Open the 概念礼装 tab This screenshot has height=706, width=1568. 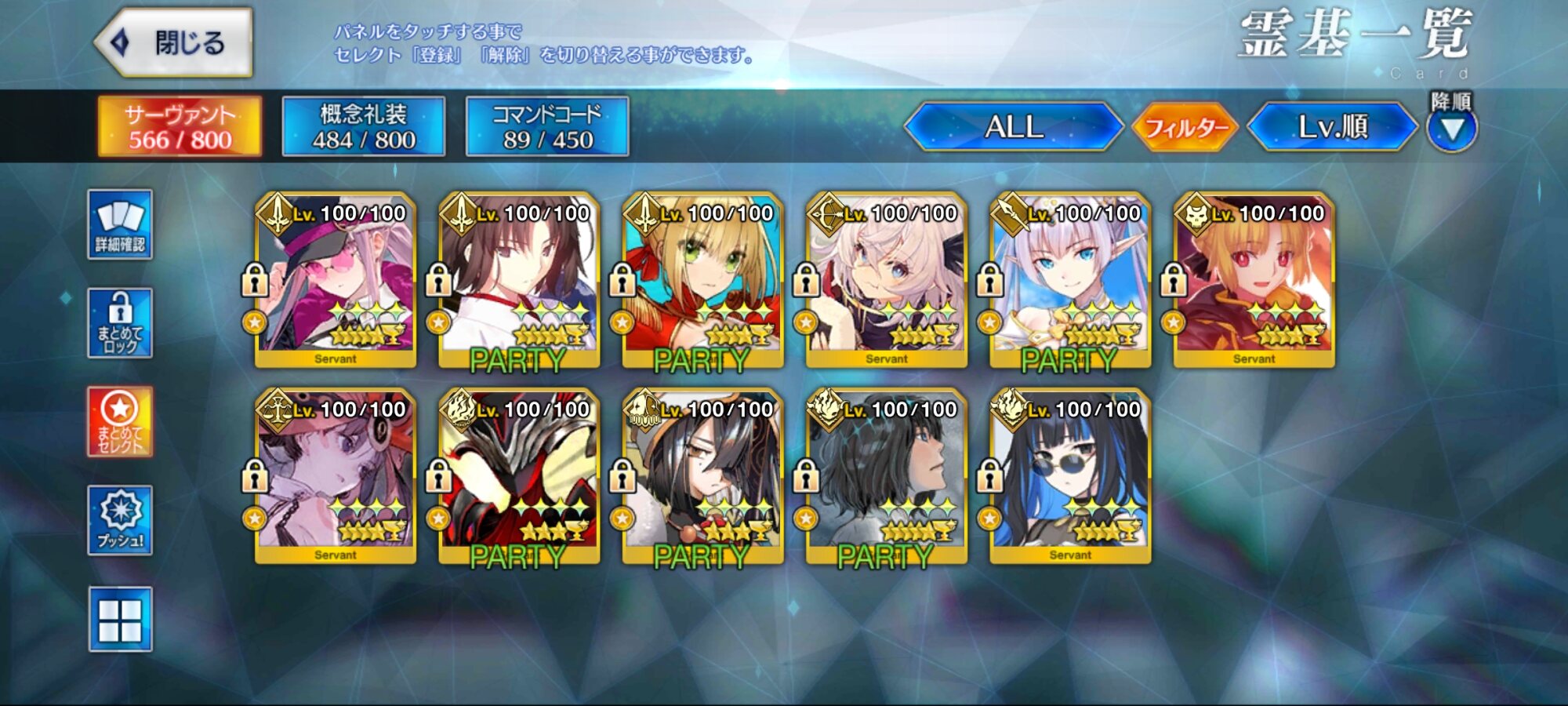(x=363, y=126)
